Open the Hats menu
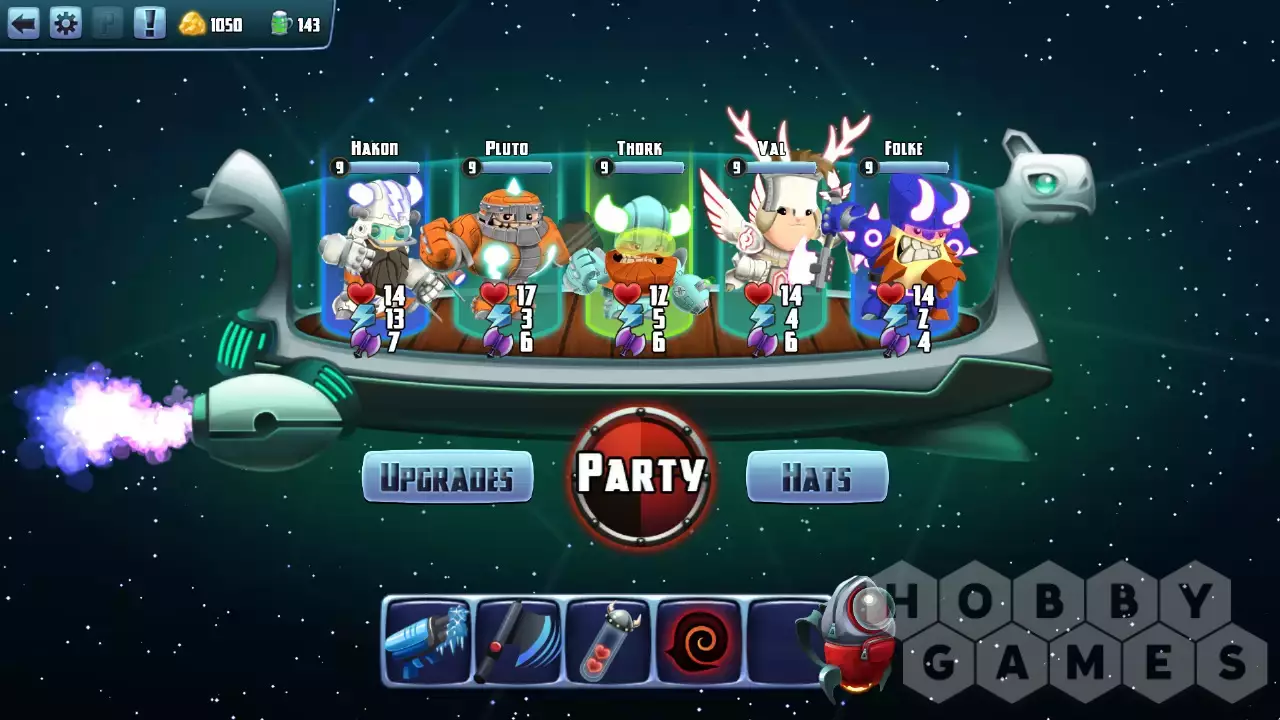The height and width of the screenshot is (720, 1280). point(817,477)
